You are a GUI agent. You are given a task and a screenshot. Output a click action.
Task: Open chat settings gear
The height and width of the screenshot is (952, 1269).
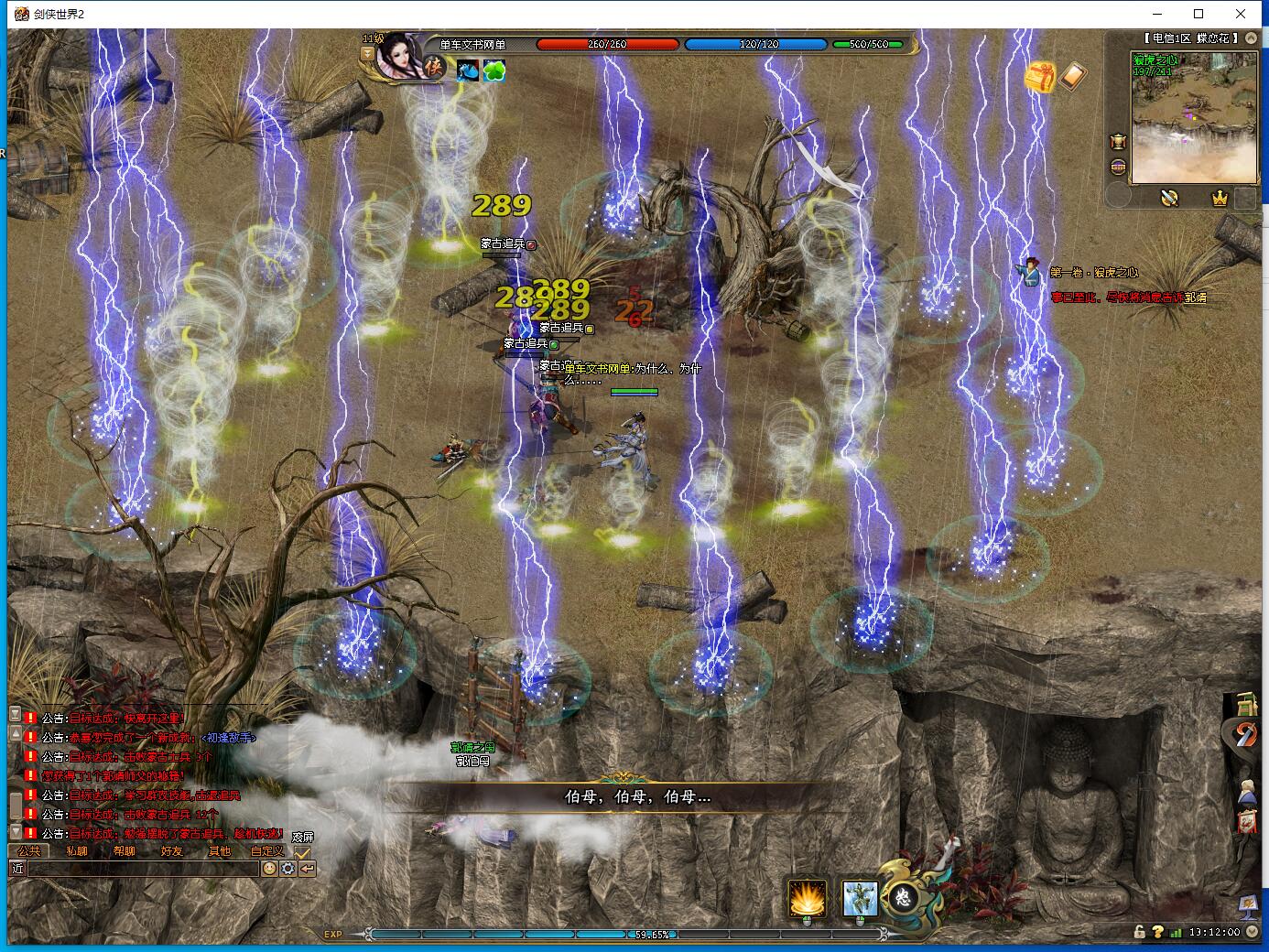(287, 869)
